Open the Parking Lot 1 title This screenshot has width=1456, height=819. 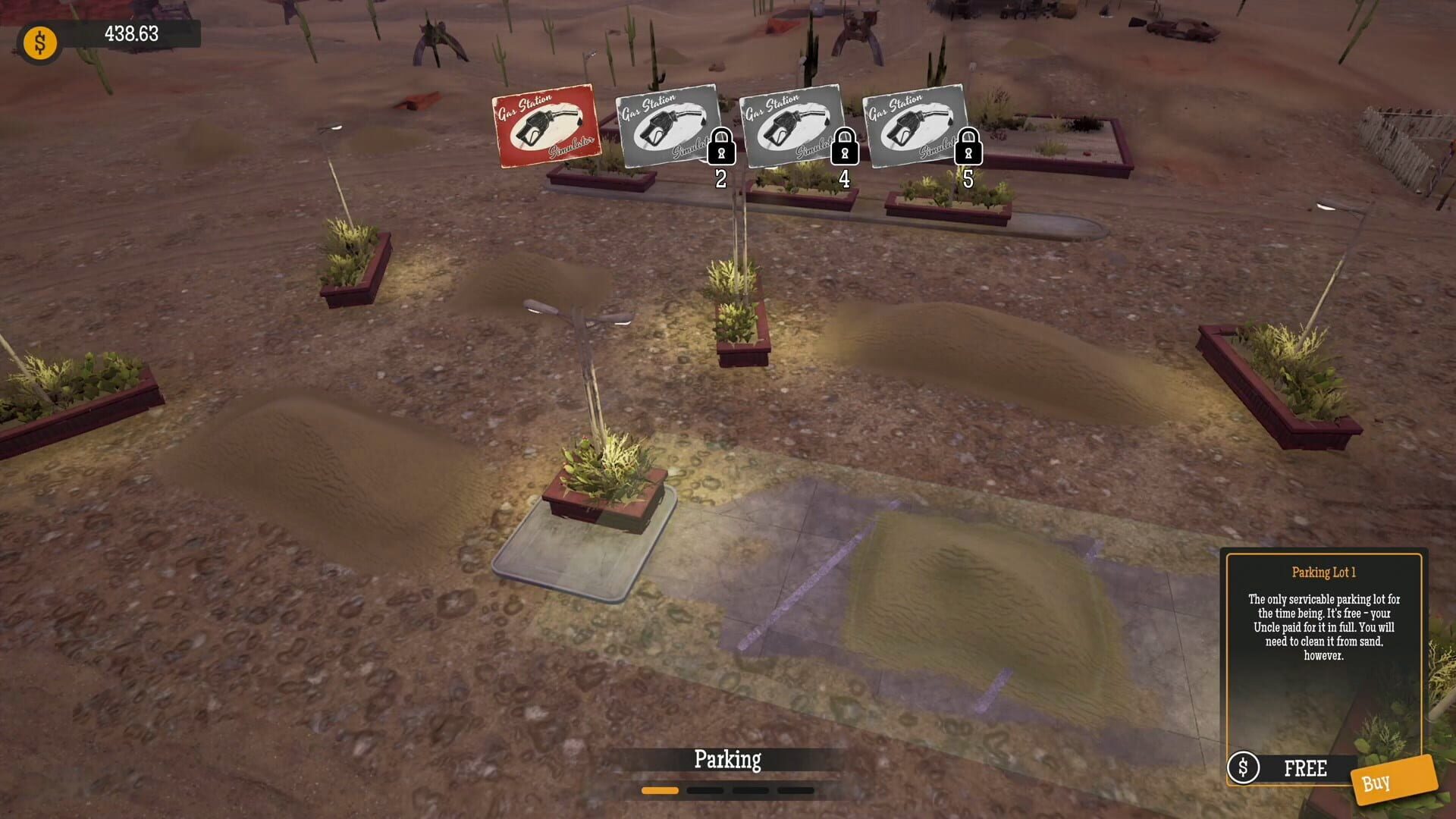(x=1325, y=574)
